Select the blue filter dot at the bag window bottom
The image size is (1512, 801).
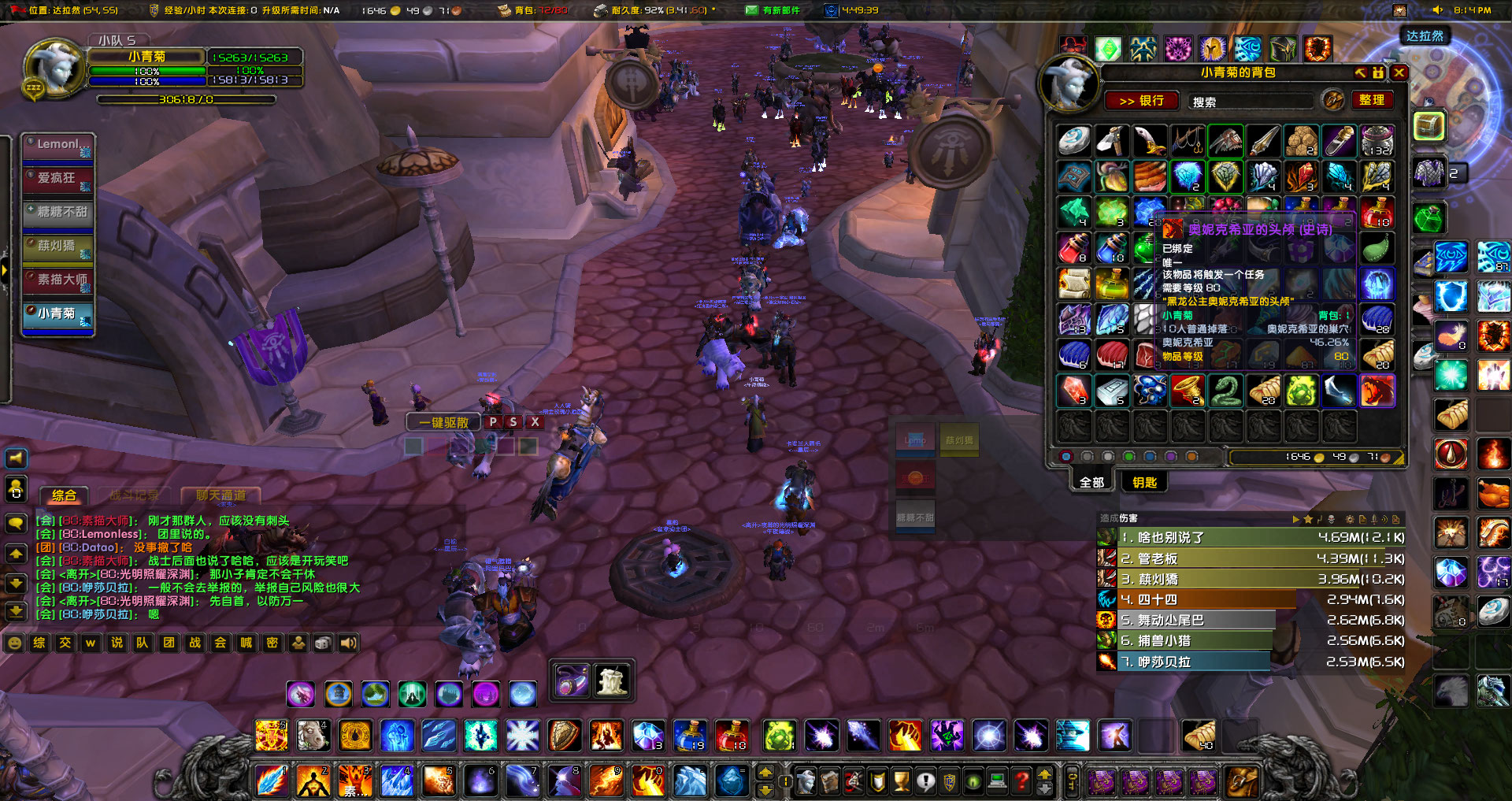pyautogui.click(x=1150, y=456)
